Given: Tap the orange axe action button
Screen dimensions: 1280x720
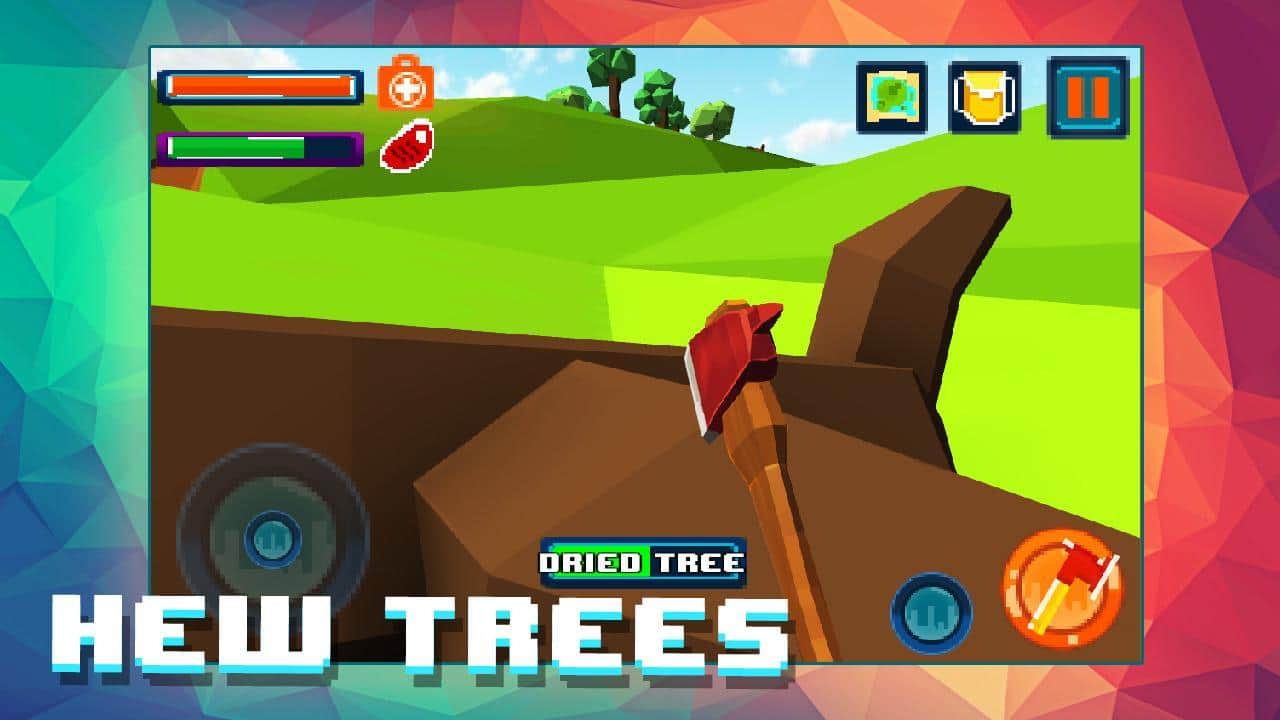Looking at the screenshot, I should [1062, 588].
